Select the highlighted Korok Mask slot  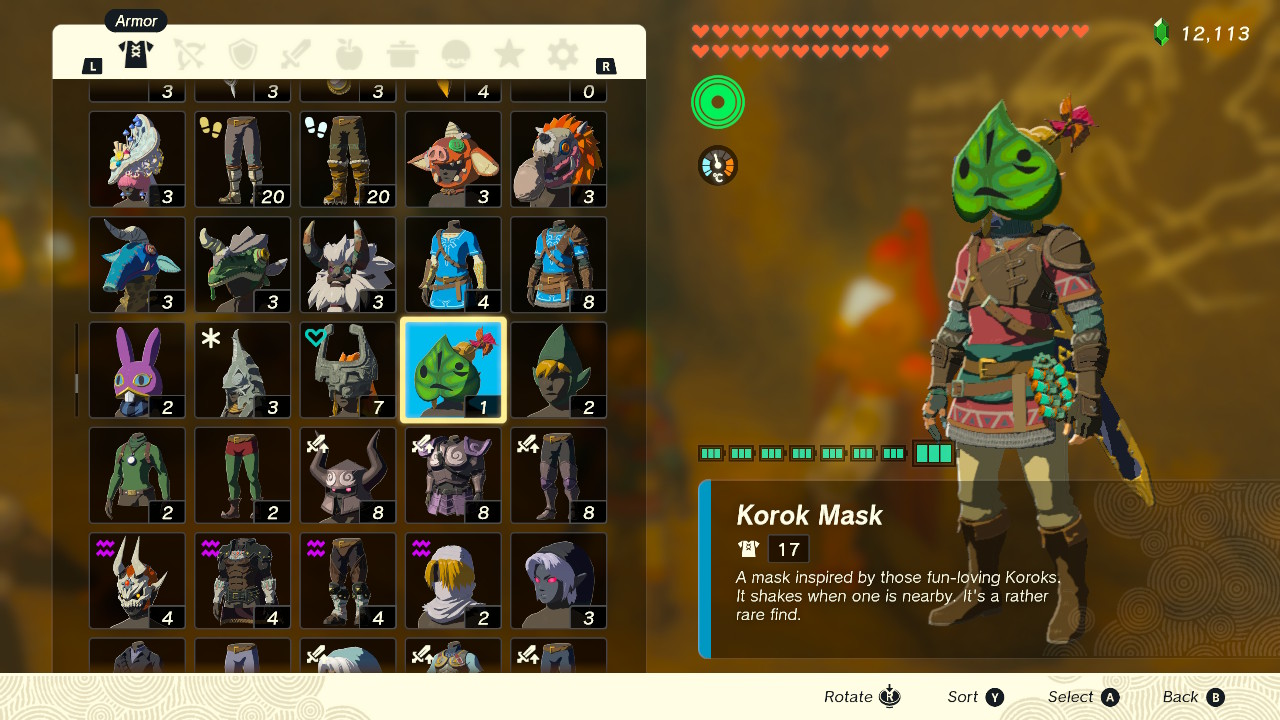click(453, 370)
